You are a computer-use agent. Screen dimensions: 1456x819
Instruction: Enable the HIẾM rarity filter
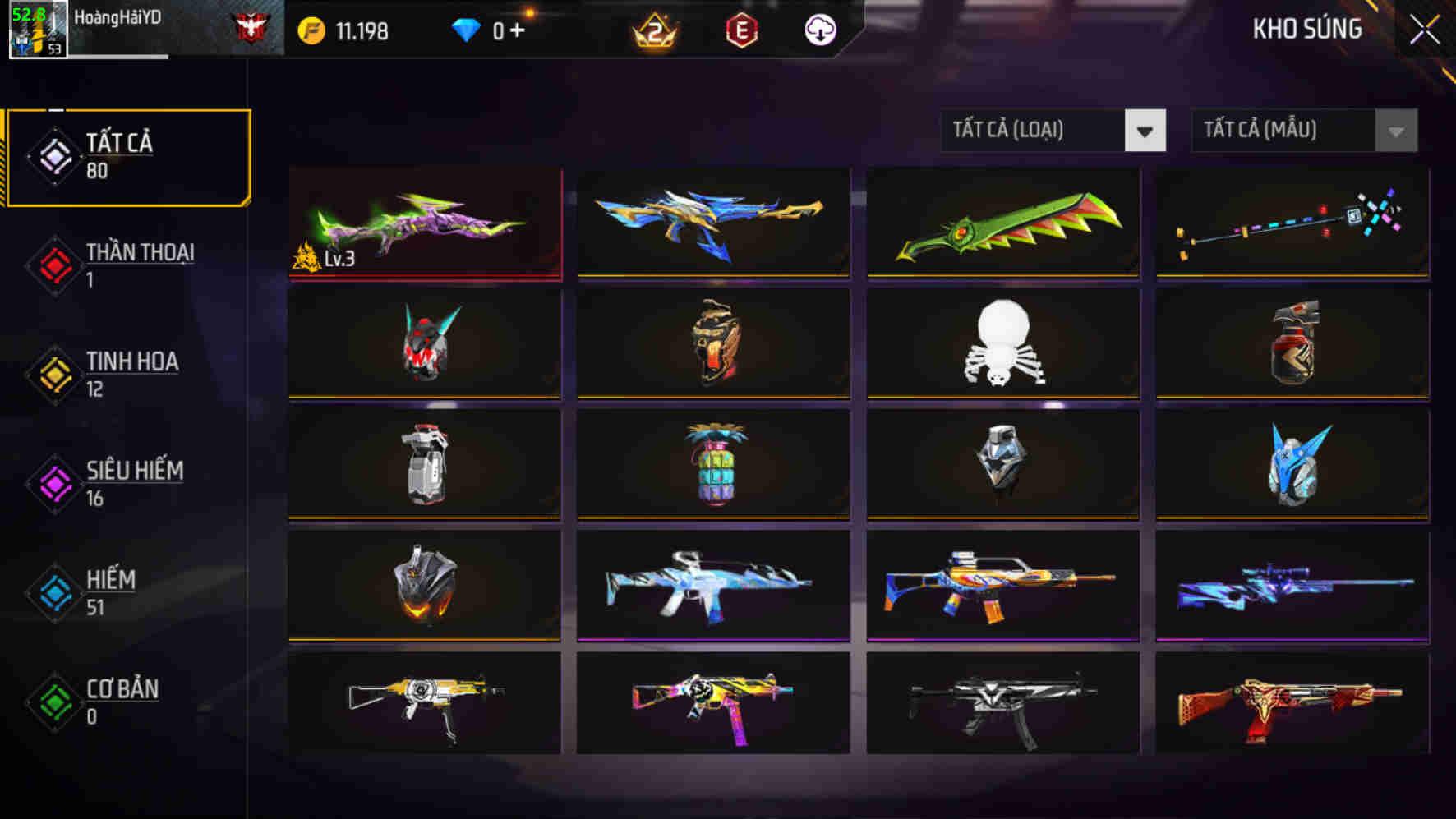pyautogui.click(x=111, y=593)
